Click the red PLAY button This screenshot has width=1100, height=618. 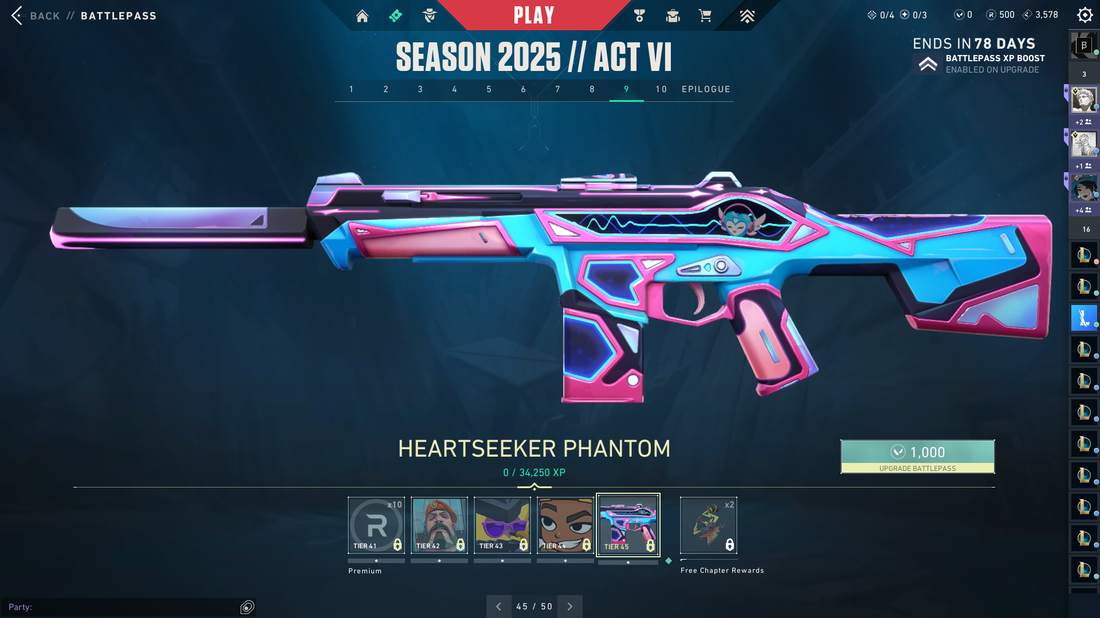click(x=534, y=15)
